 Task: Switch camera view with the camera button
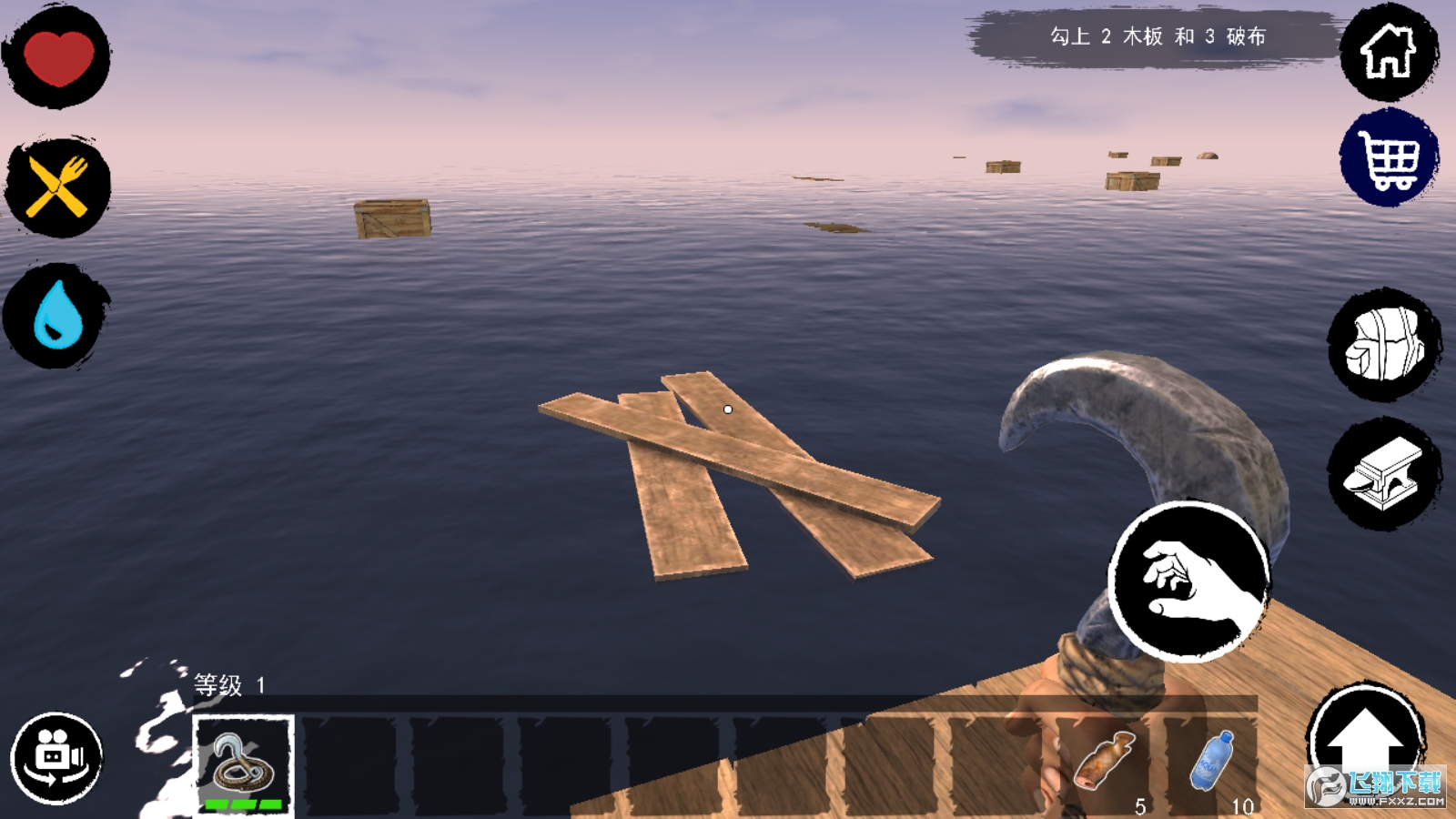click(56, 758)
